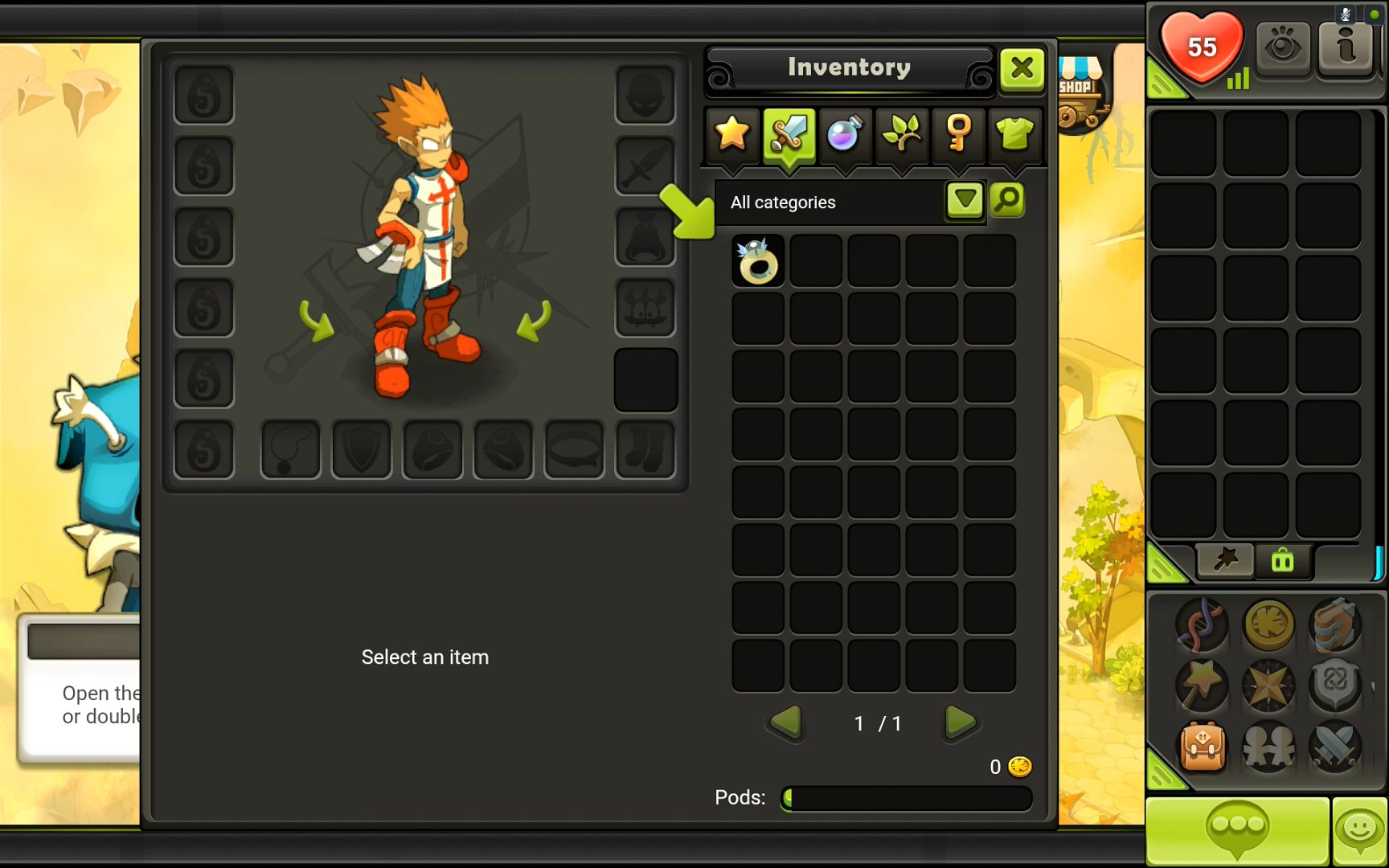1389x868 pixels.
Task: Select the consumables potion tab
Action: click(845, 135)
